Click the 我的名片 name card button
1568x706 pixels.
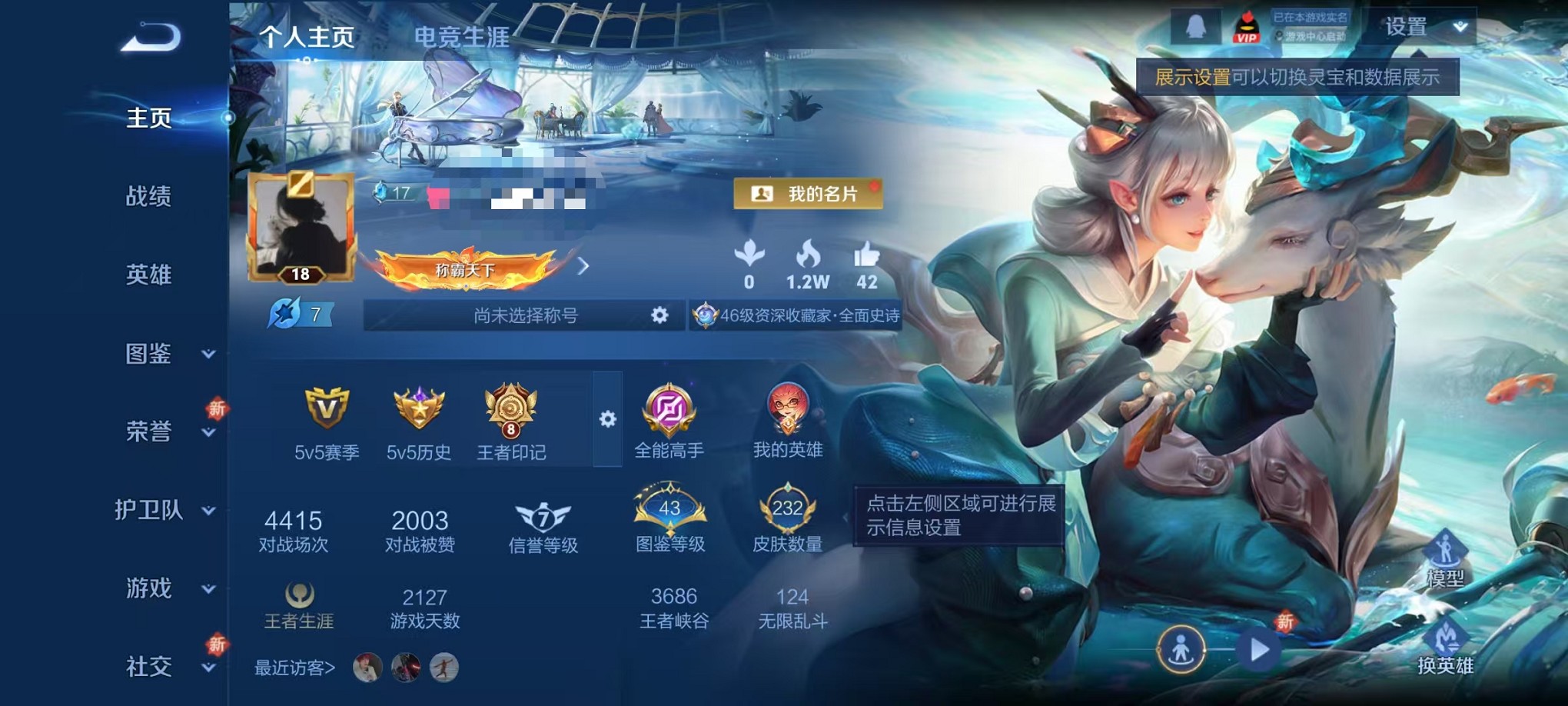[x=806, y=194]
